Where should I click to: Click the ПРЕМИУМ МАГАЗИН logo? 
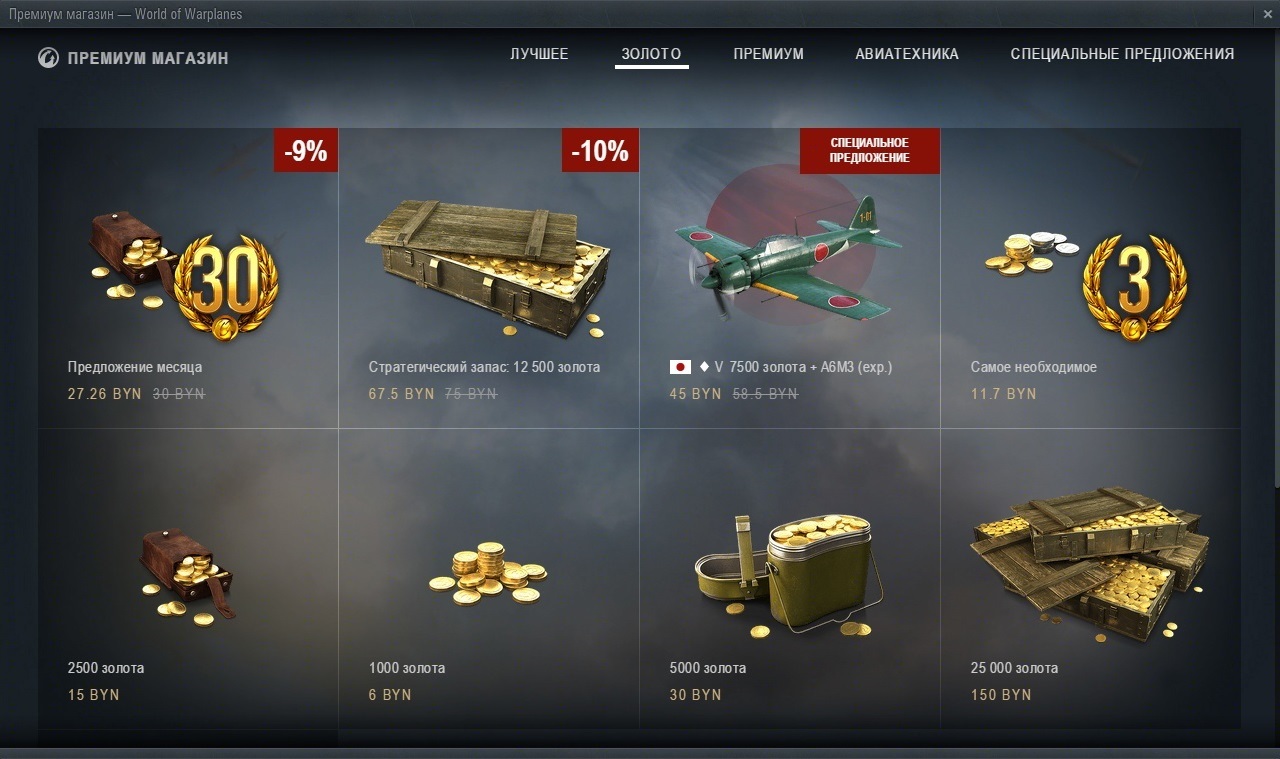coord(133,58)
